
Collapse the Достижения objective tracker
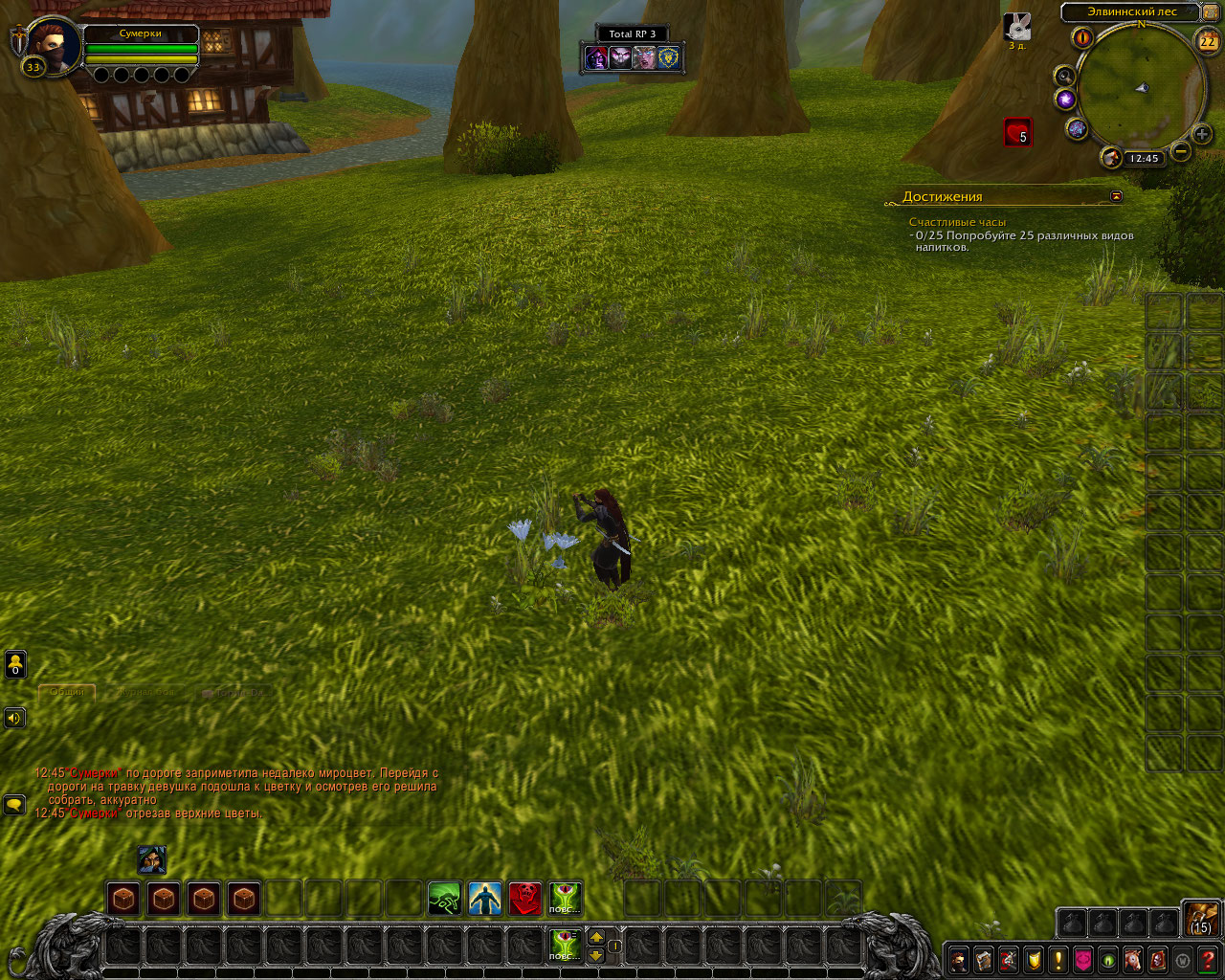tap(1116, 196)
